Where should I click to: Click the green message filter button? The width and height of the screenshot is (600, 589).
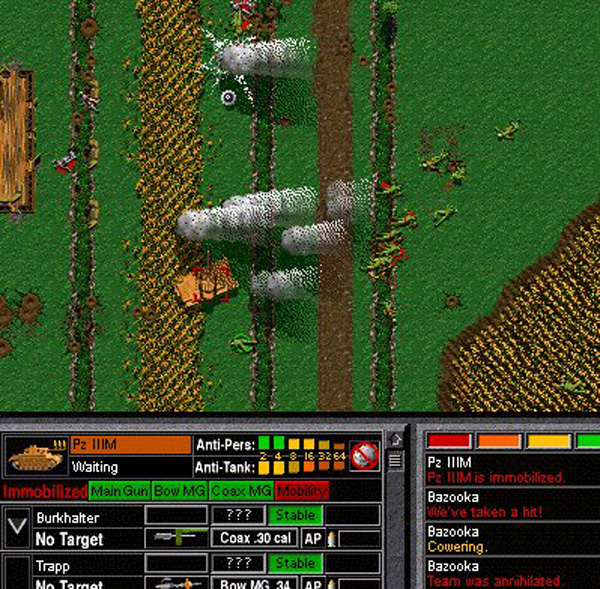589,441
